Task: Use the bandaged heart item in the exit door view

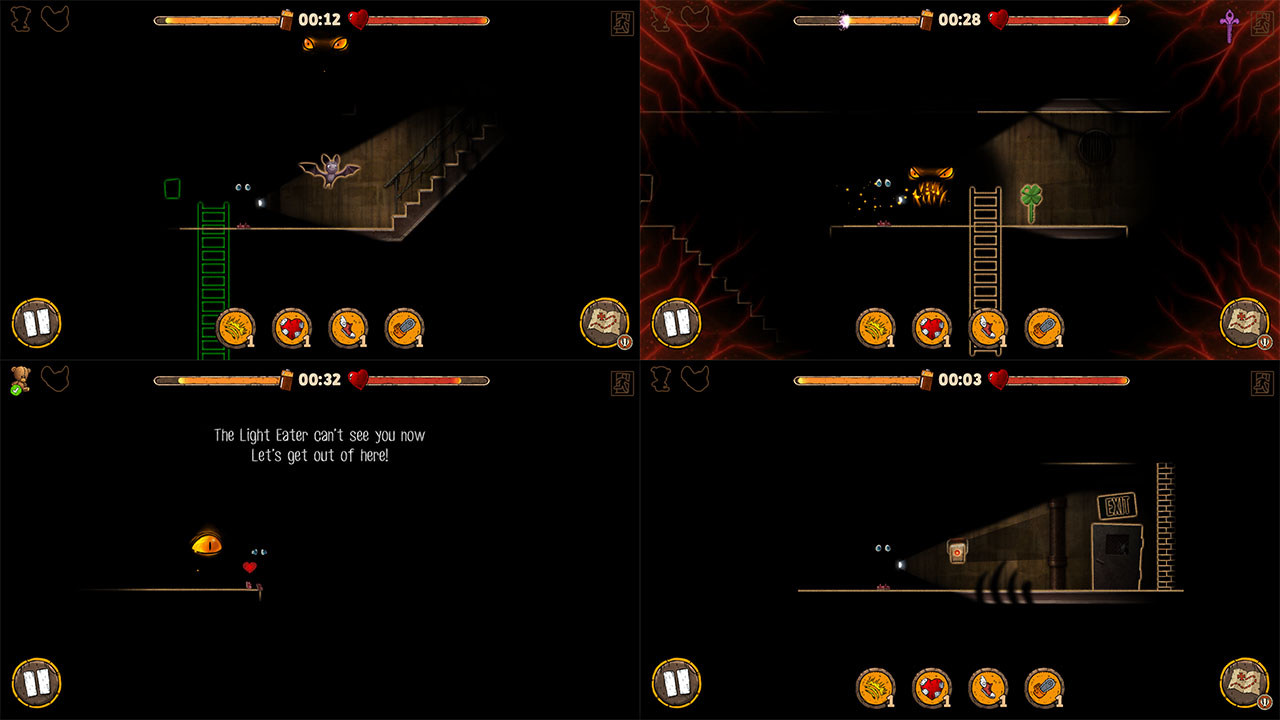Action: tap(932, 688)
